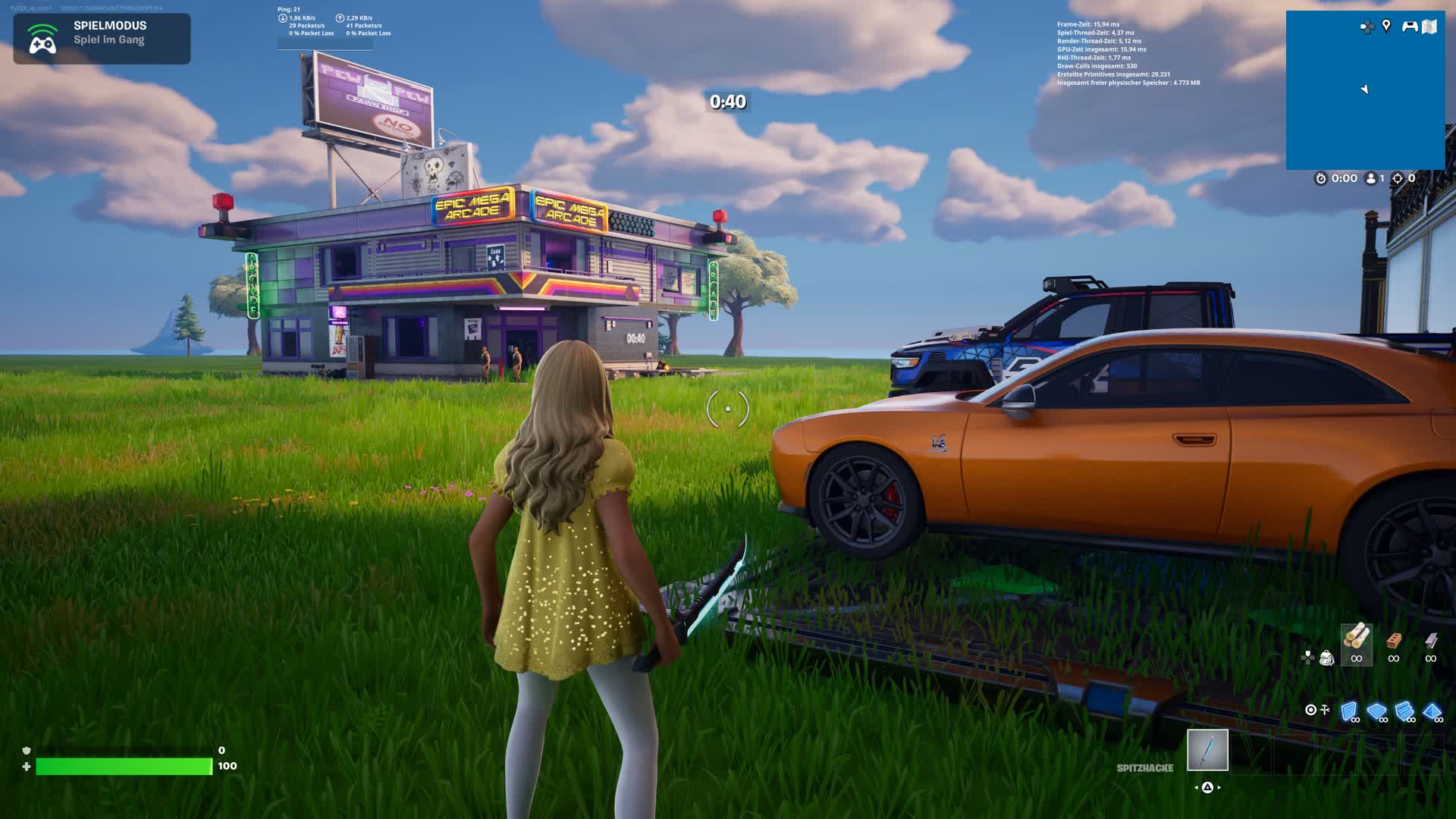Viewport: 1456px width, 819px height.
Task: Select the wall building piece
Action: 1349,711
